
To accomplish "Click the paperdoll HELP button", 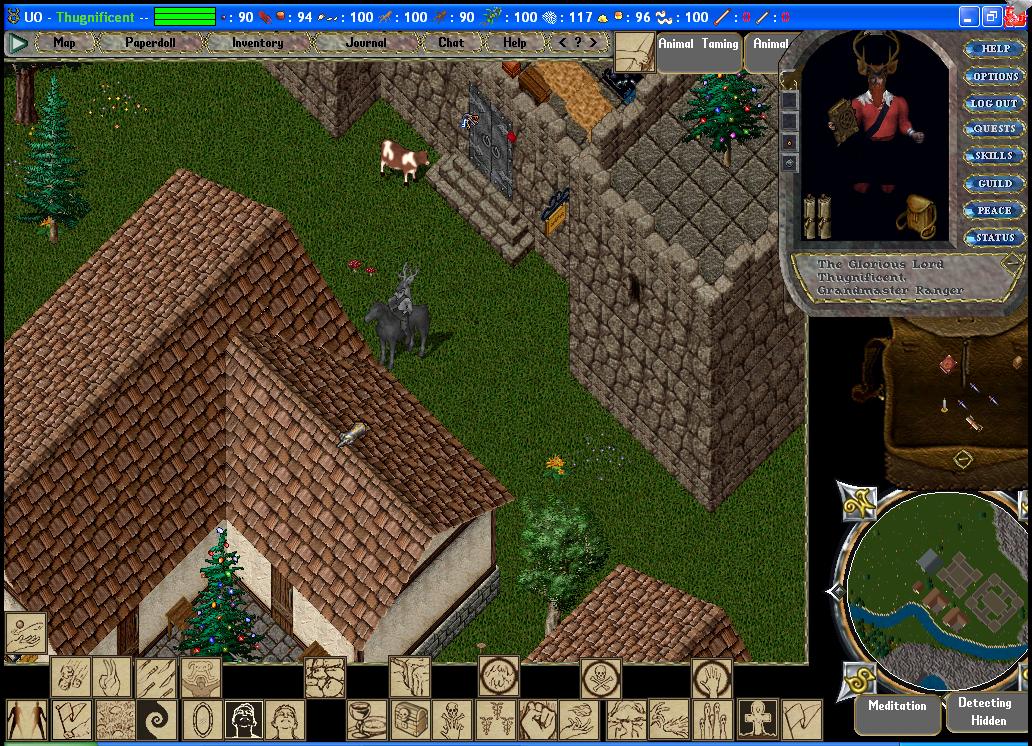I will coord(993,49).
